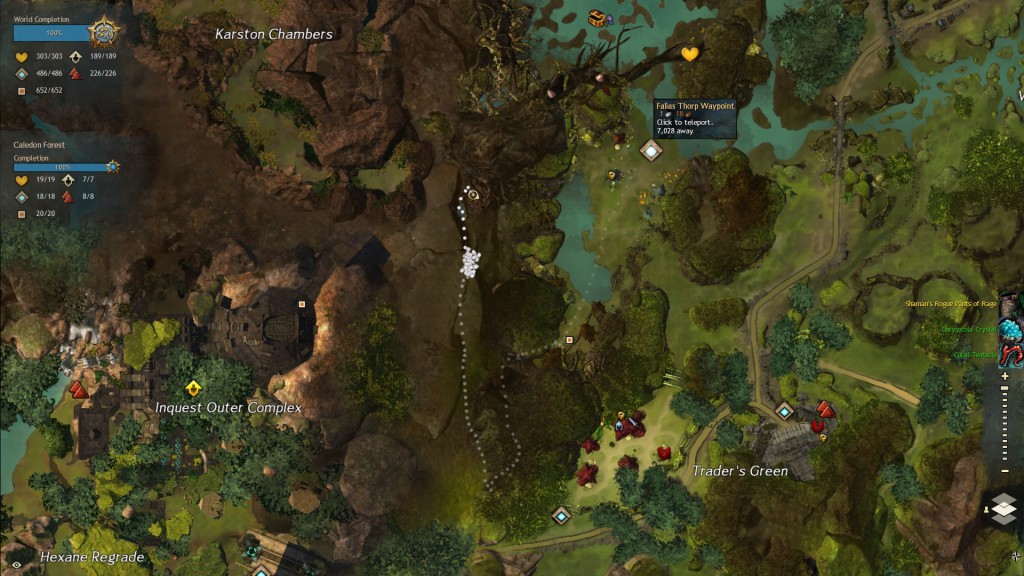Click the renown heart marker near the treasure chest
Screen dimensions: 1024x576
690,54
